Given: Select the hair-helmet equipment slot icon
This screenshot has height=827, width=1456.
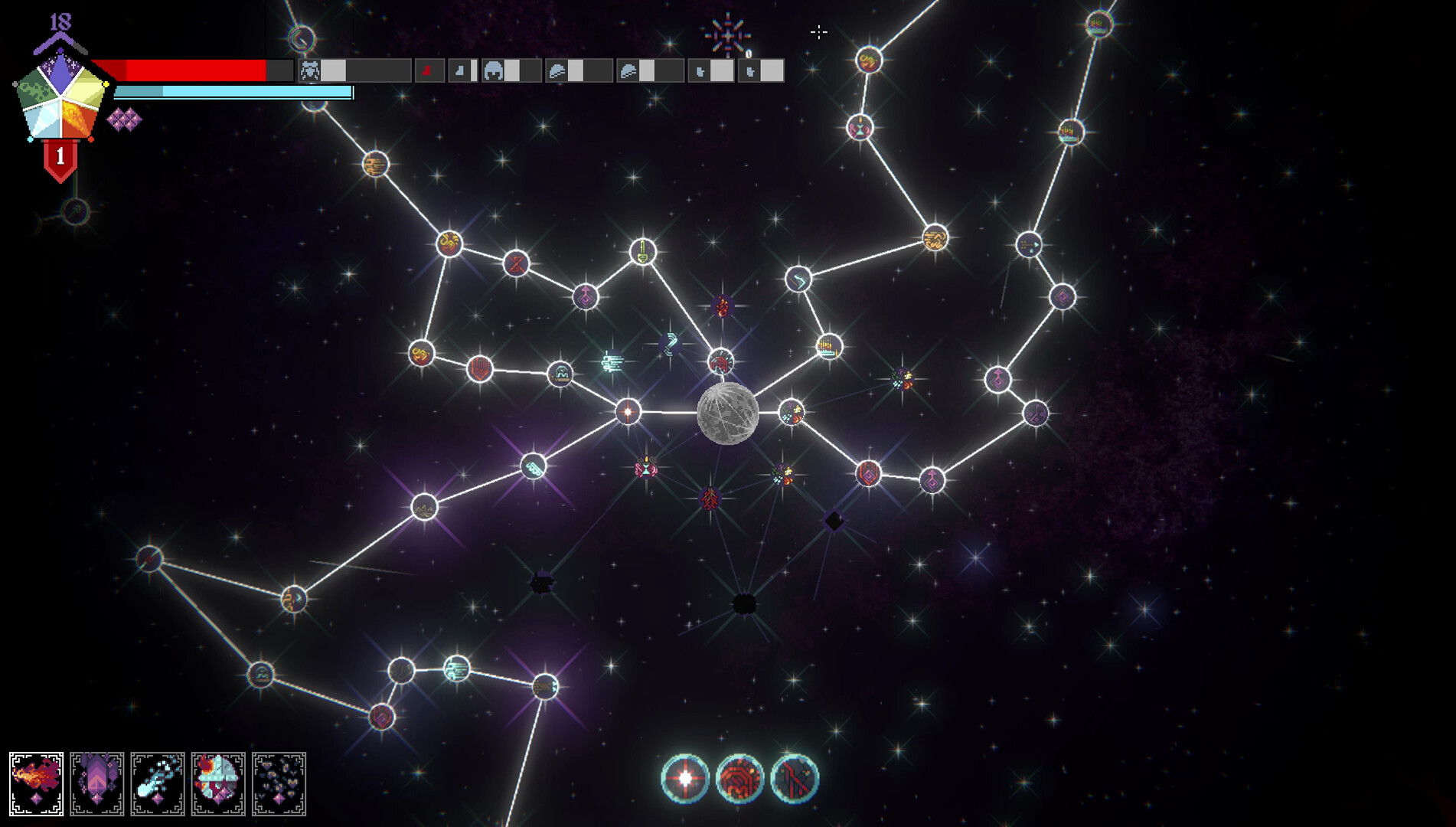Looking at the screenshot, I should 495,70.
